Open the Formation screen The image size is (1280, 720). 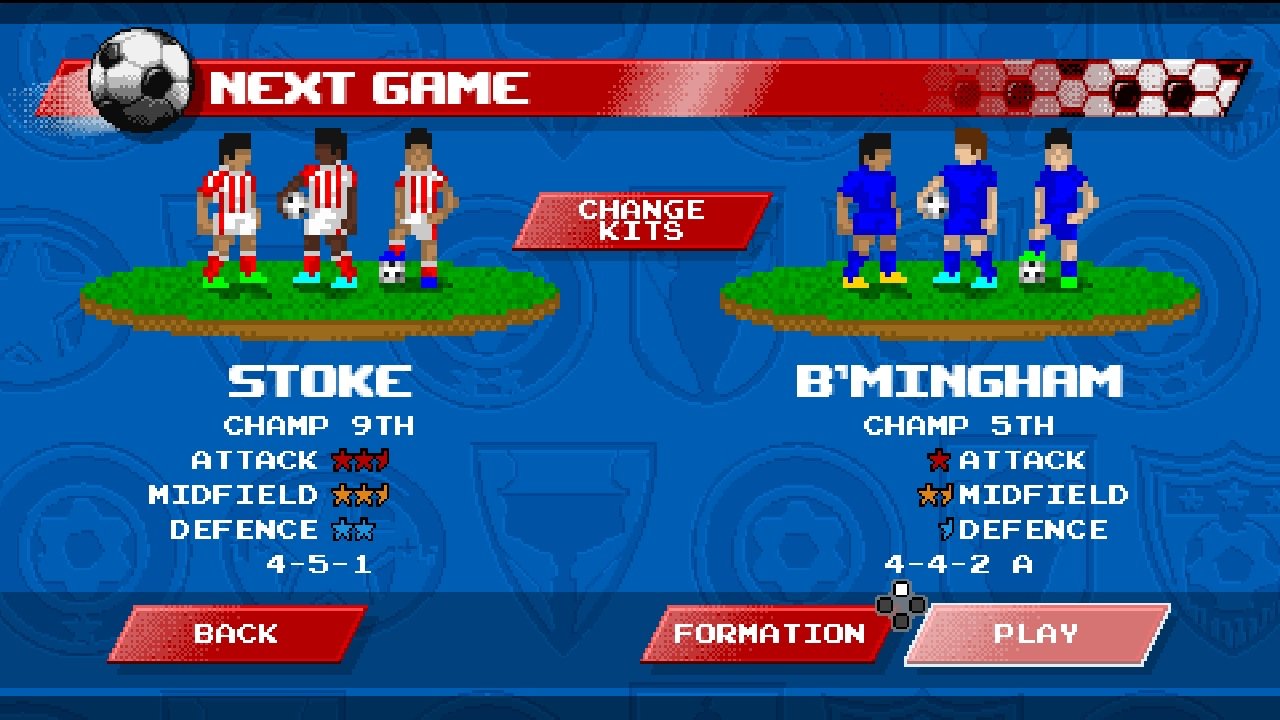(767, 634)
